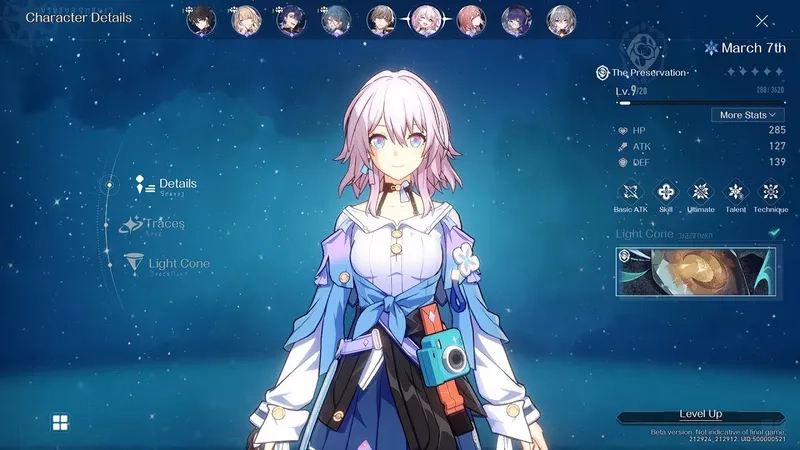
Task: Select the silver-haired character portrait at far right
Action: [x=561, y=20]
